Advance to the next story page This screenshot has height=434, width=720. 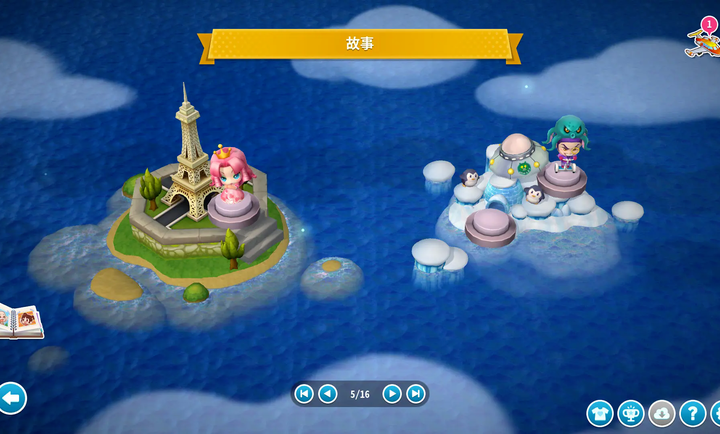point(392,394)
